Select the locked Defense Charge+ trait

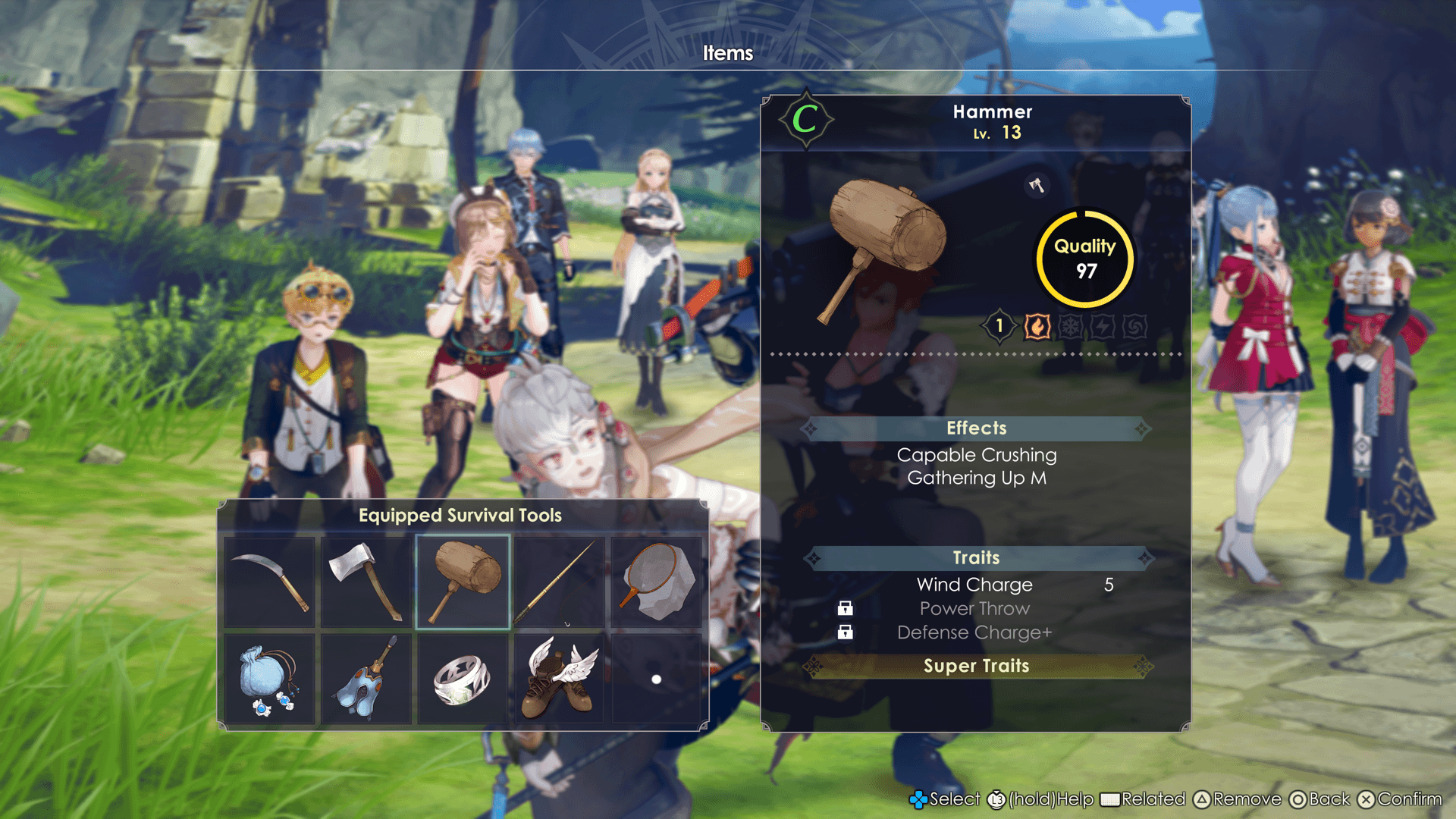point(974,632)
